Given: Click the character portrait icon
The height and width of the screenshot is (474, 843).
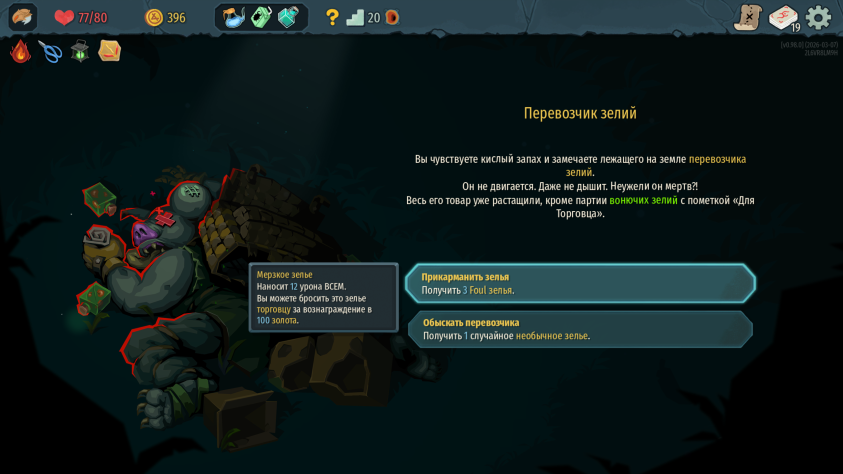Looking at the screenshot, I should coord(22,17).
